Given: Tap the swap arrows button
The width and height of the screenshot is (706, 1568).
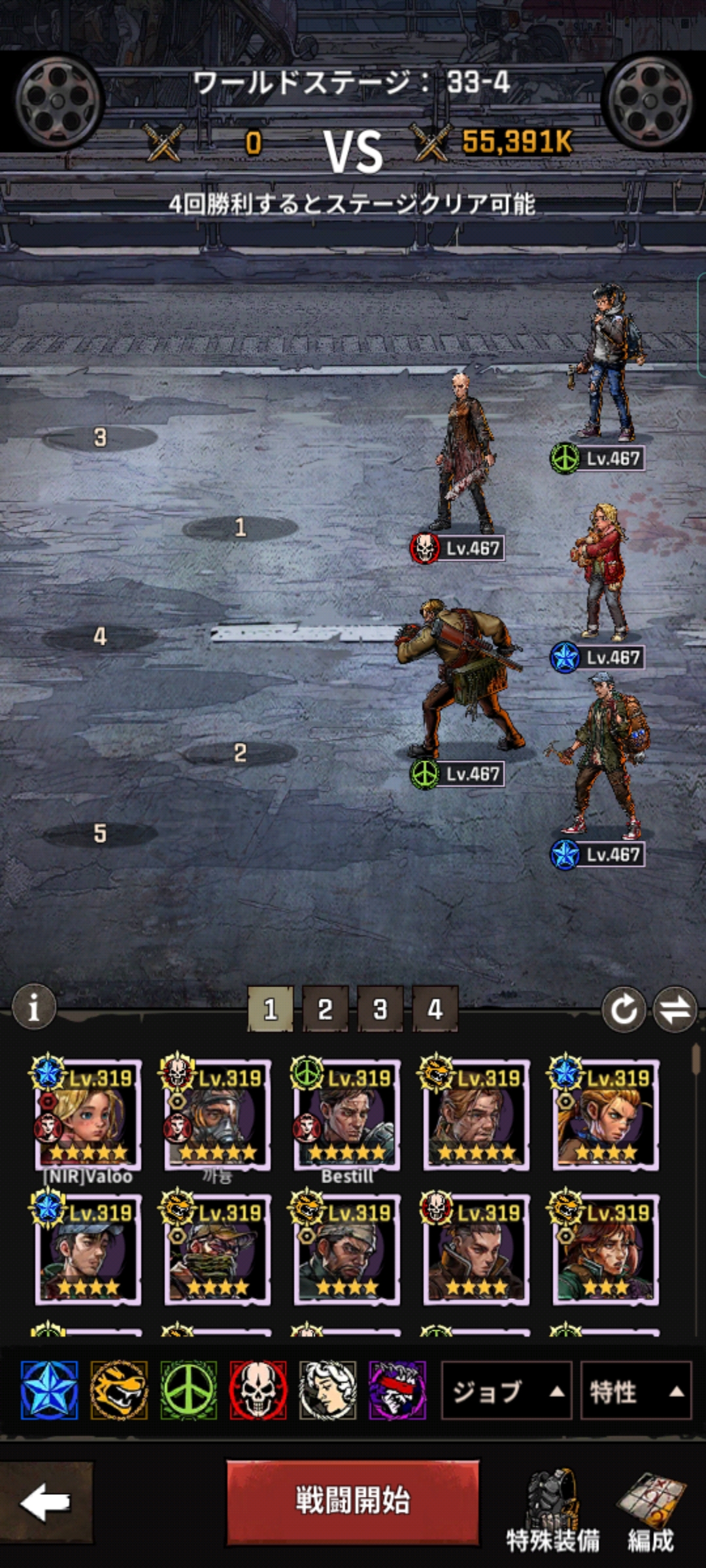Looking at the screenshot, I should (x=675, y=1009).
